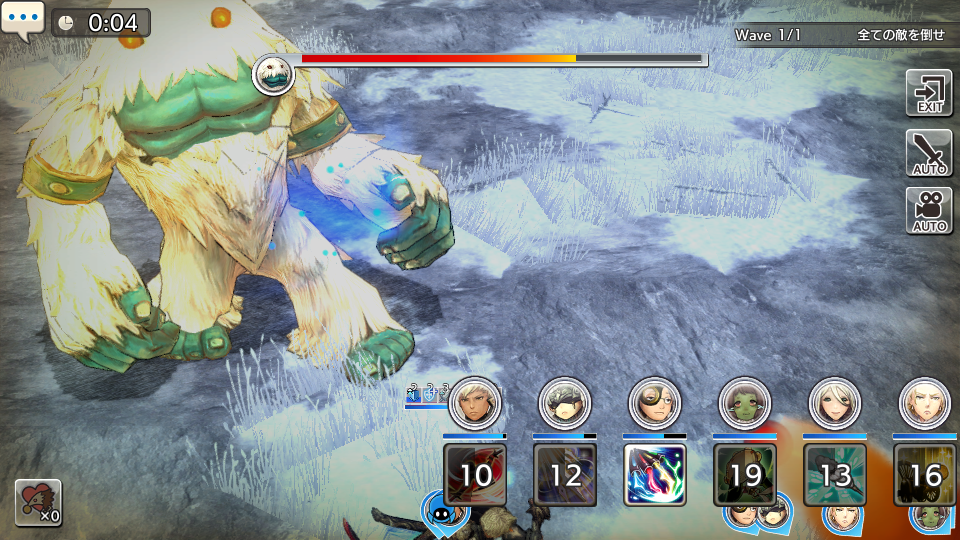Select the green-faced character portrait
960x540 pixels.
745,403
